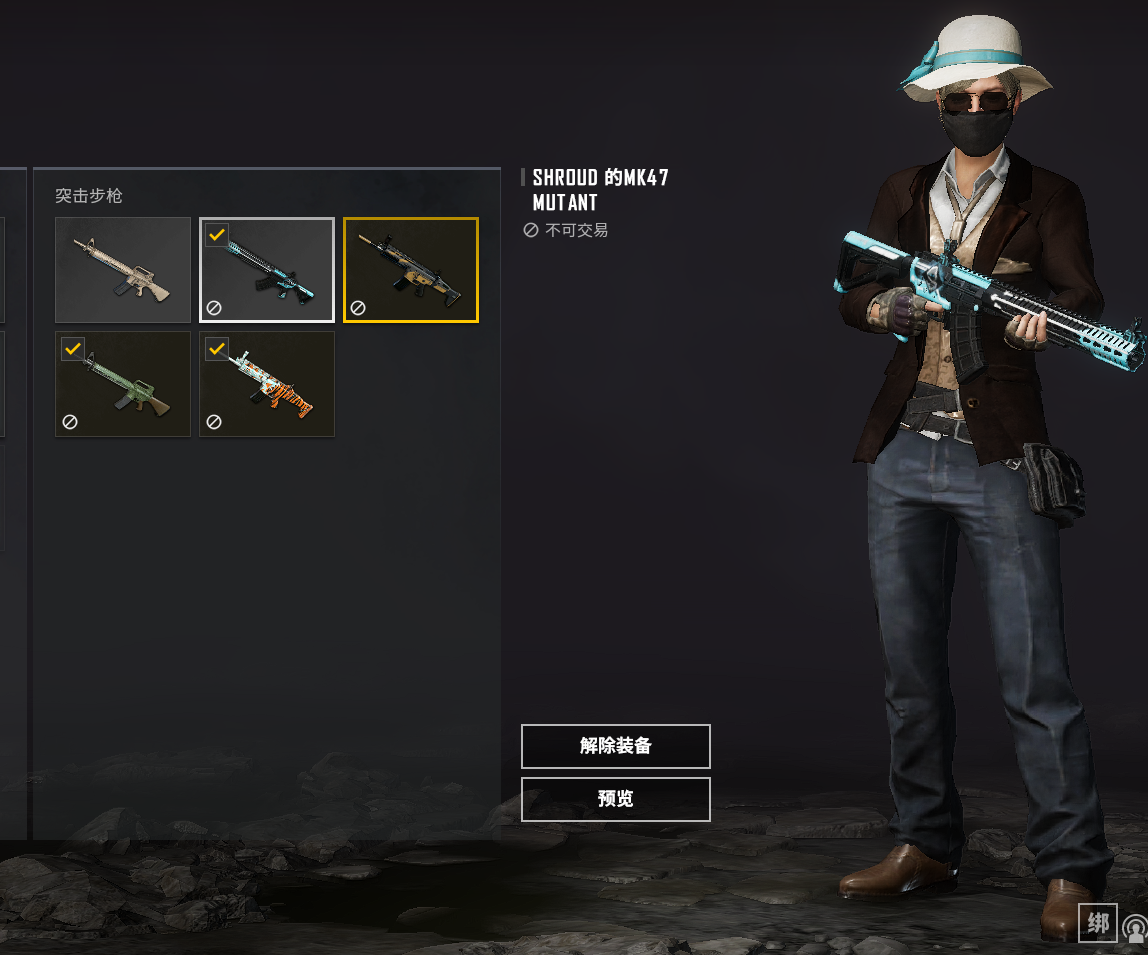Image resolution: width=1148 pixels, height=955 pixels.
Task: Toggle the voice broadcast person icon
Action: click(x=1136, y=928)
